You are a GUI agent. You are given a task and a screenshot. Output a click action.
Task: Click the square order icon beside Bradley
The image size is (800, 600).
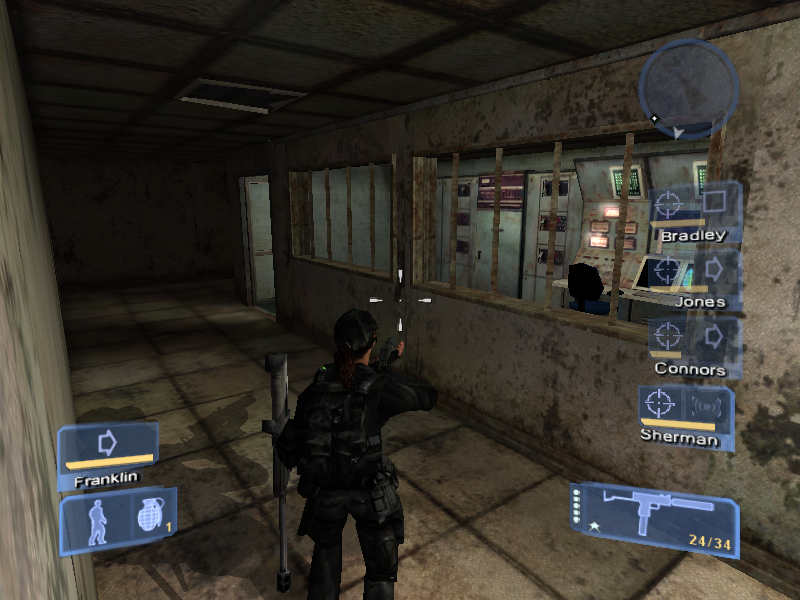pyautogui.click(x=715, y=203)
